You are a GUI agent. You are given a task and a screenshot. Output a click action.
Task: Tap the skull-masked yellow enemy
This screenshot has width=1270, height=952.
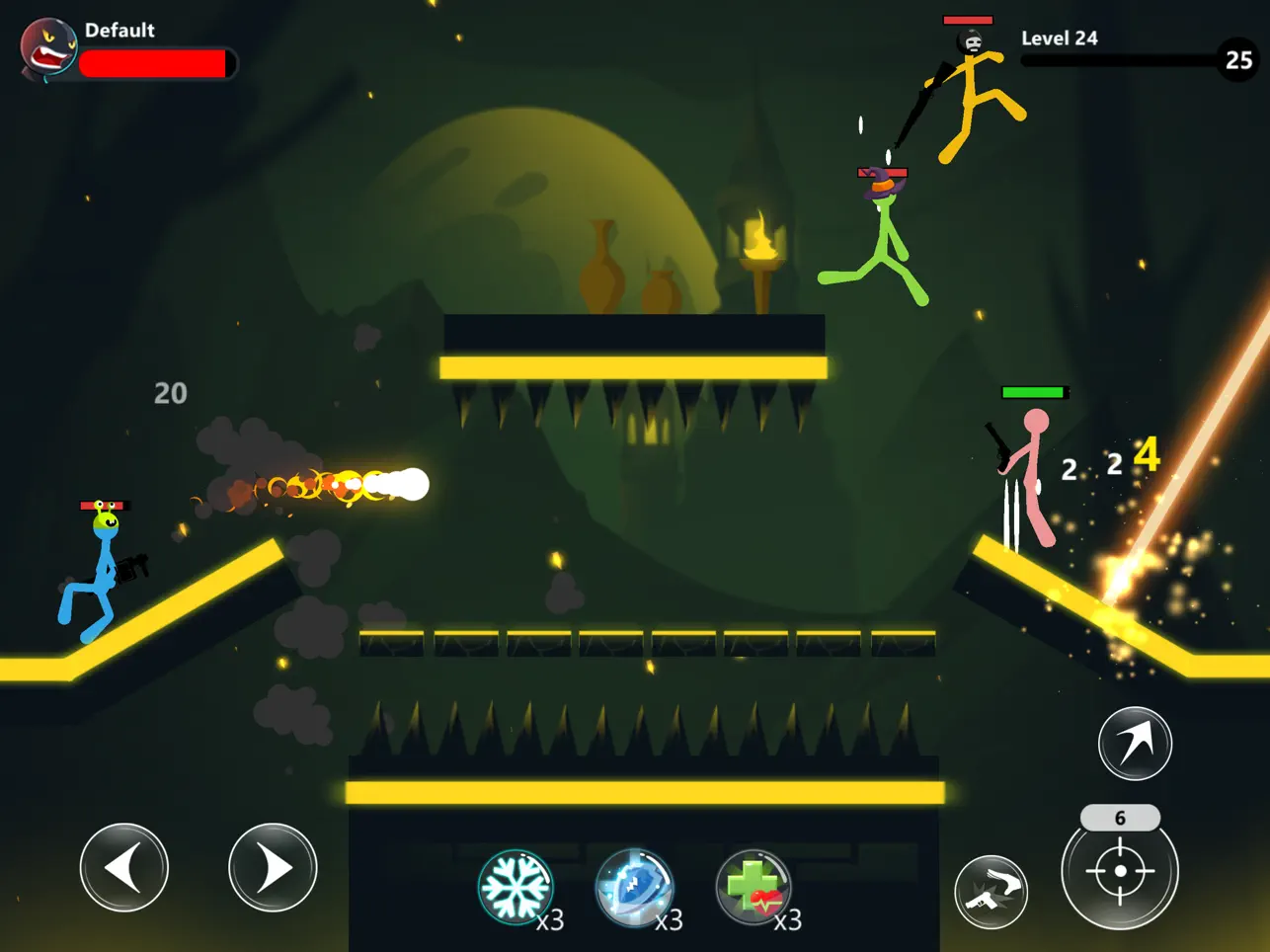973,89
